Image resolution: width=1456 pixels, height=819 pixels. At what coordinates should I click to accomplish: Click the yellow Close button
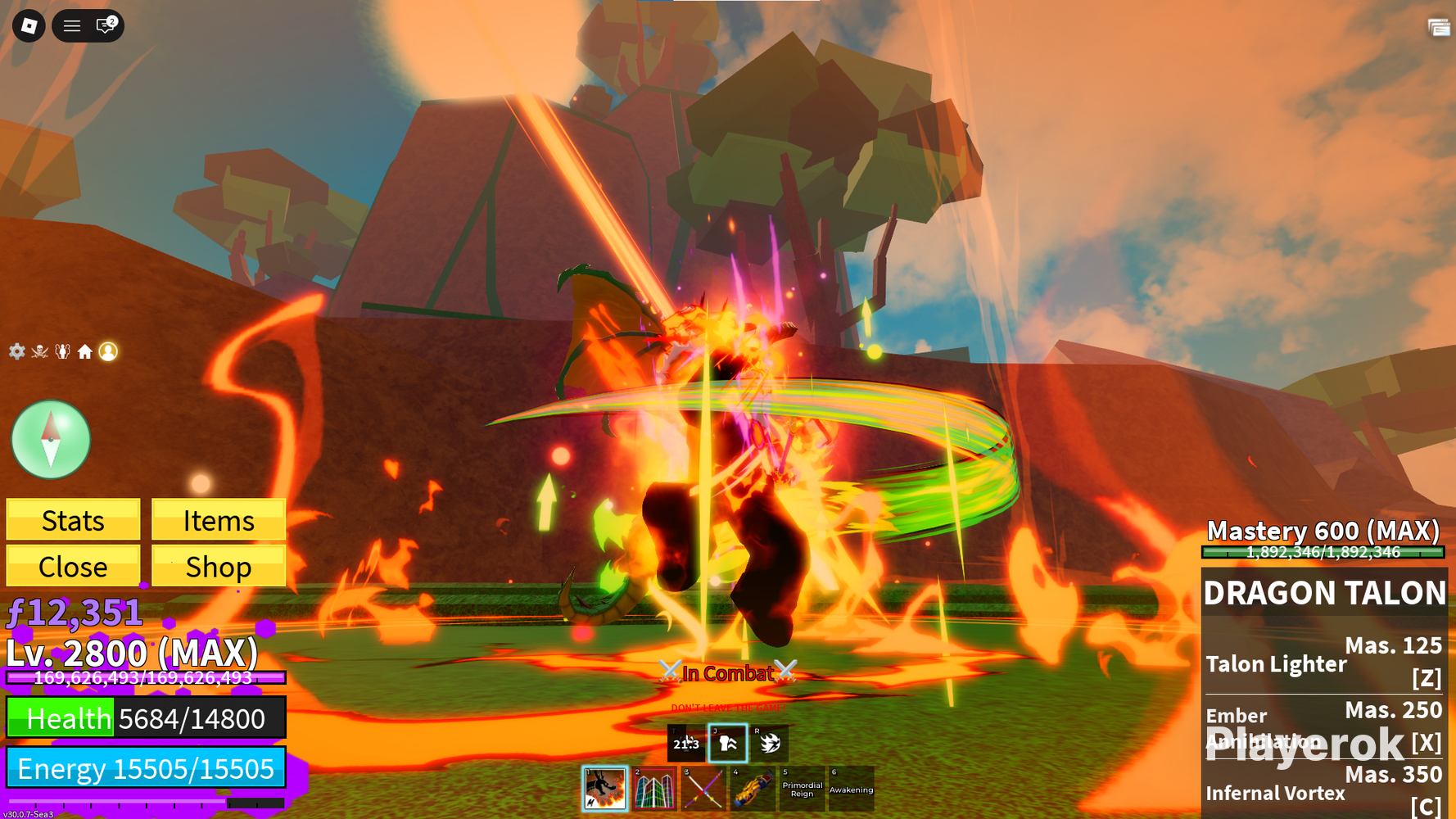tap(73, 567)
